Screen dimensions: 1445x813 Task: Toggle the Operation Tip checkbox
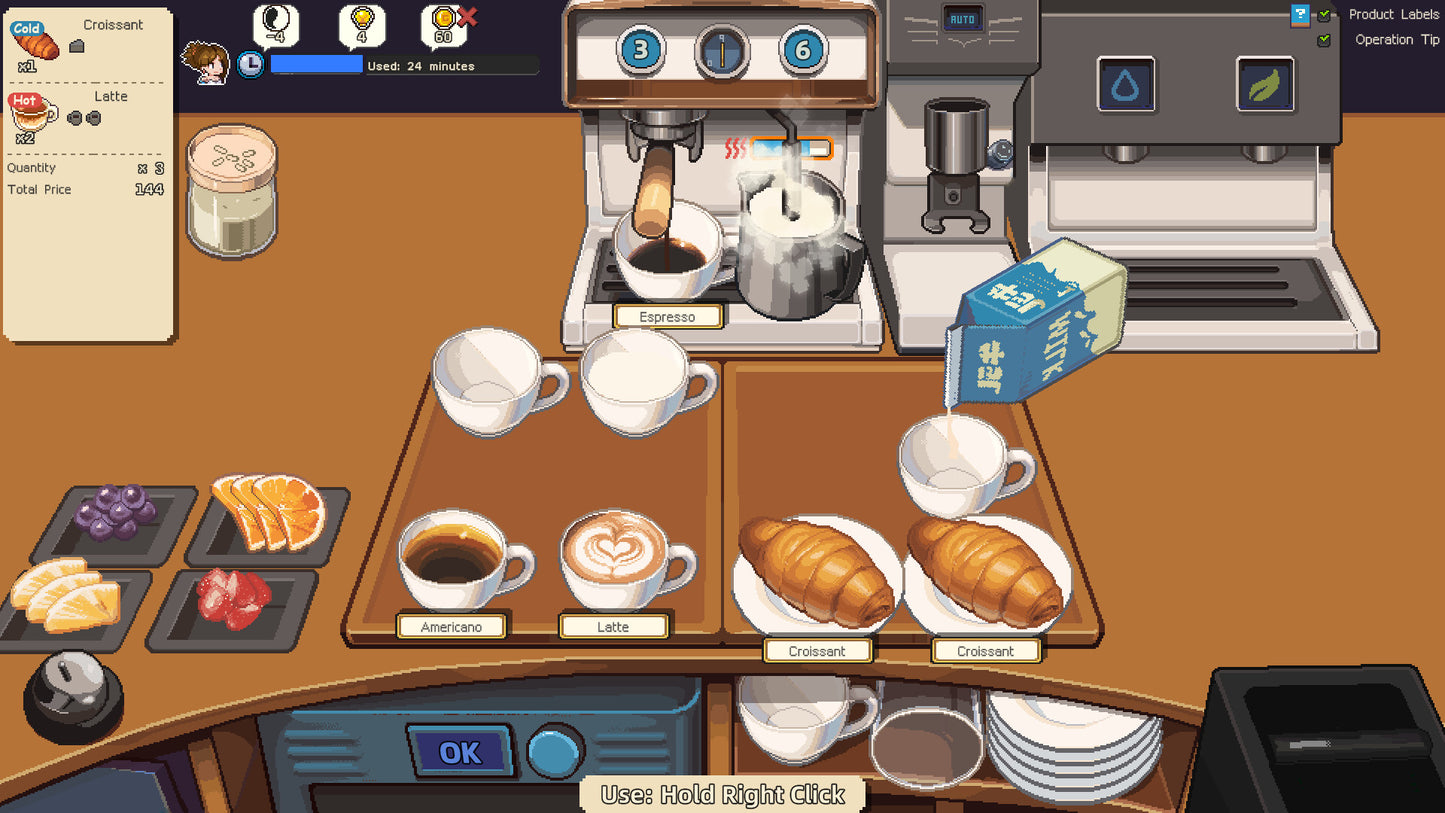point(1323,39)
